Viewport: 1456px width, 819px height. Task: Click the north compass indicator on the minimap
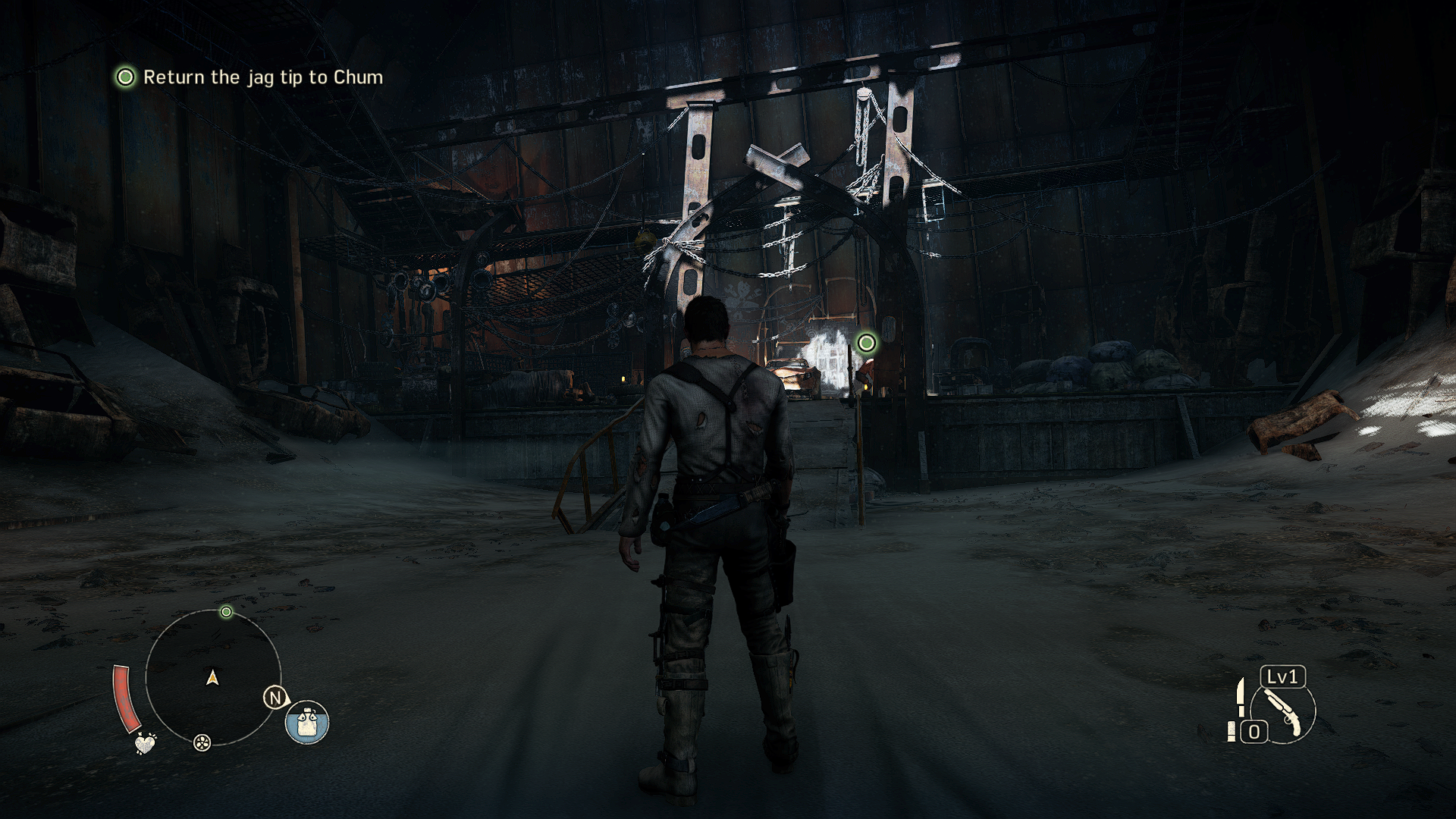pos(275,698)
